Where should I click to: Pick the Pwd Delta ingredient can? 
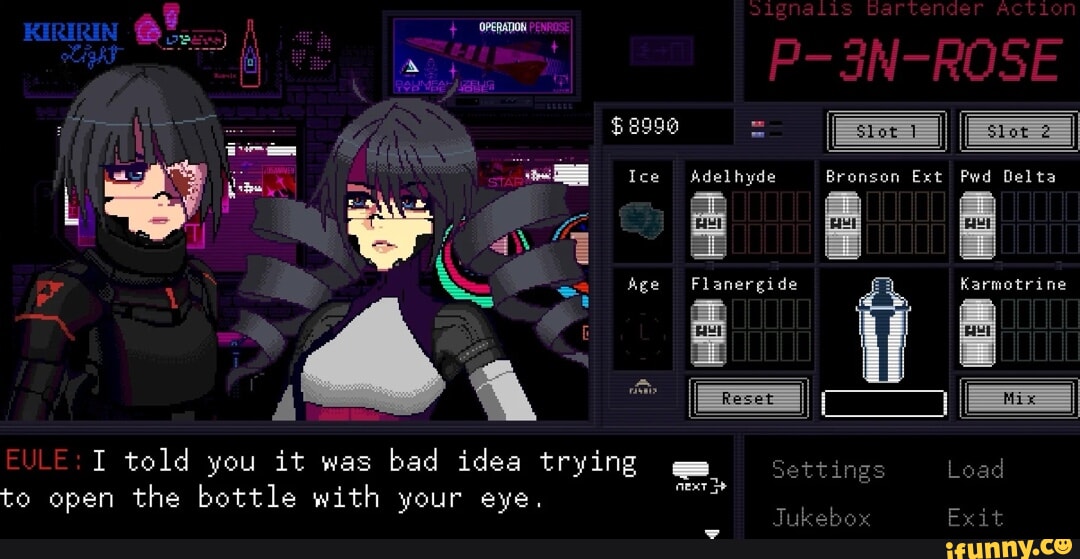click(977, 222)
